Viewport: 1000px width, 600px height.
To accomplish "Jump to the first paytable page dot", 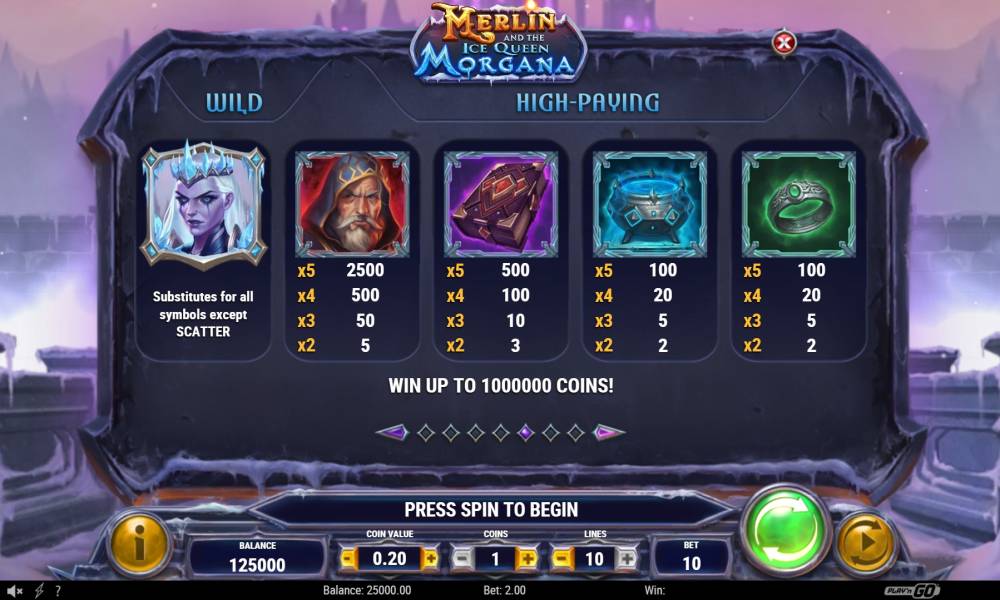I will [426, 433].
